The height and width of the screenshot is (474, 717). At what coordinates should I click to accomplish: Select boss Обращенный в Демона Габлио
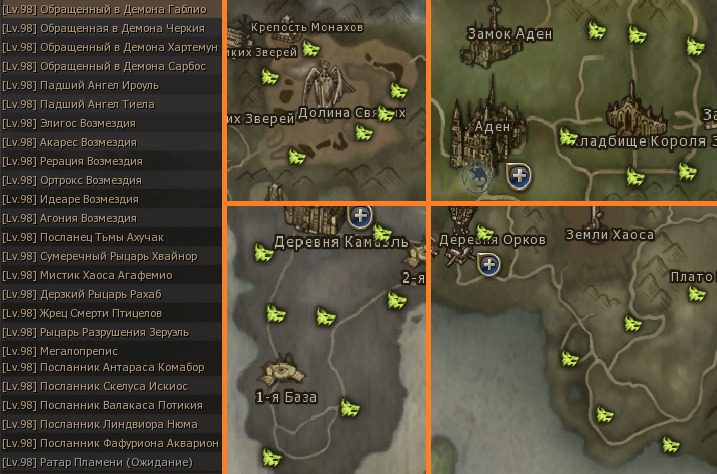(110, 9)
